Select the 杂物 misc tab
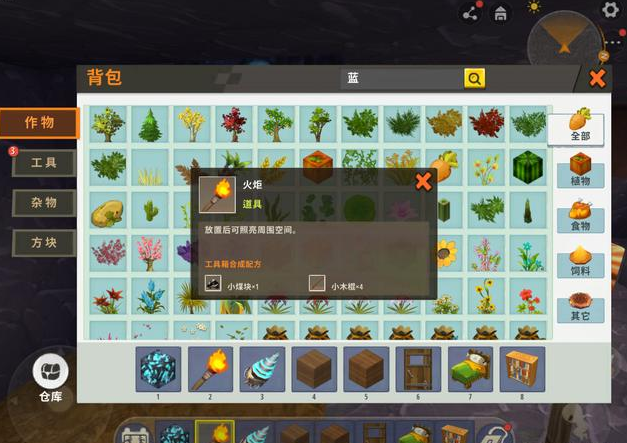 [x=44, y=203]
